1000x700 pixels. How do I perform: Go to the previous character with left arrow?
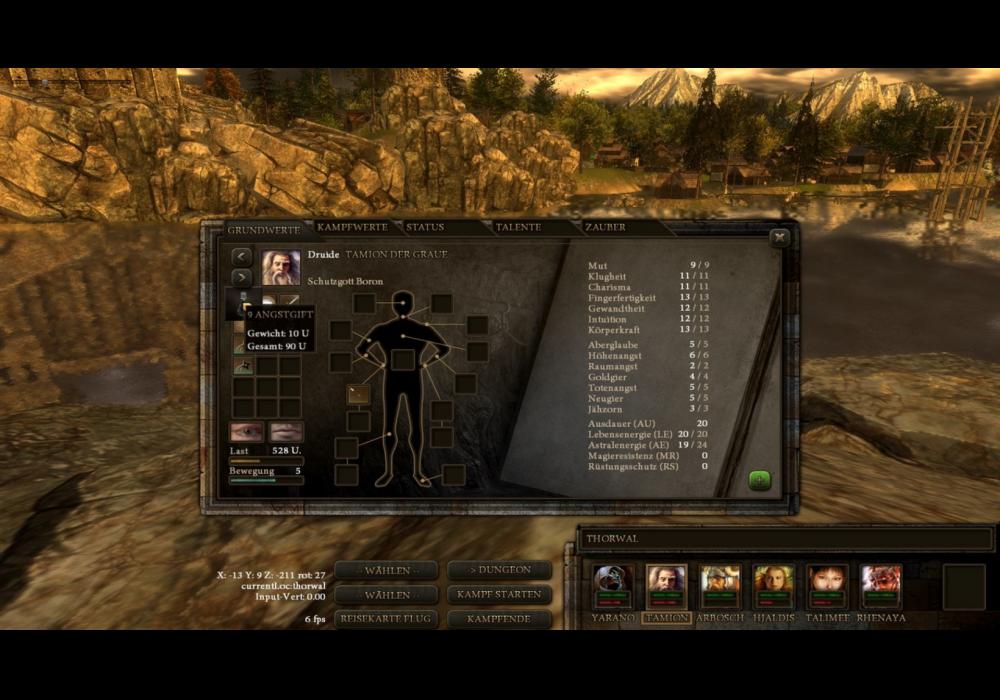click(242, 257)
